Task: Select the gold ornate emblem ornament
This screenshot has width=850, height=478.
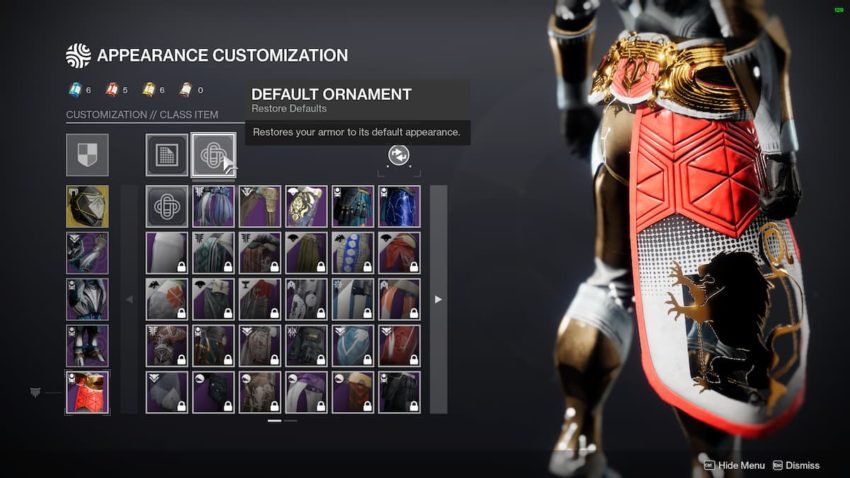Action: click(306, 206)
